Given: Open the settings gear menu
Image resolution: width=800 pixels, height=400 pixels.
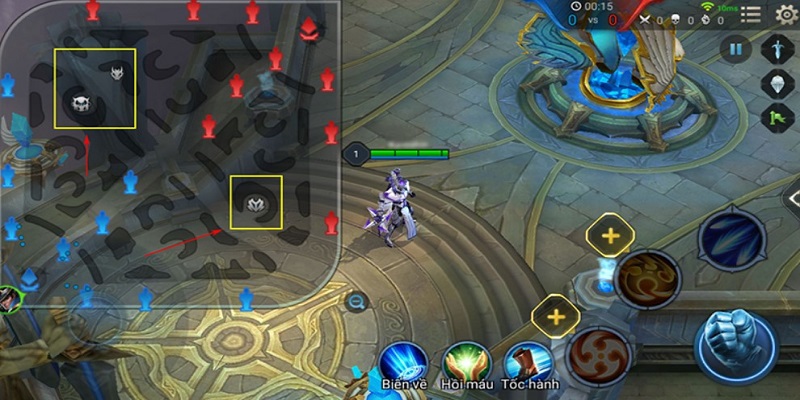Looking at the screenshot, I should click(x=785, y=13).
